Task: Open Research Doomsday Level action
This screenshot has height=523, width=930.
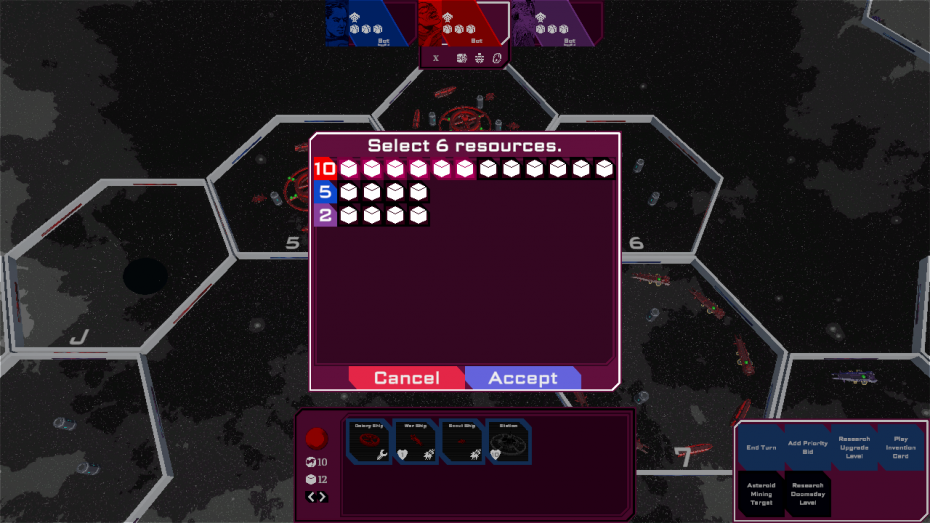Action: point(807,493)
